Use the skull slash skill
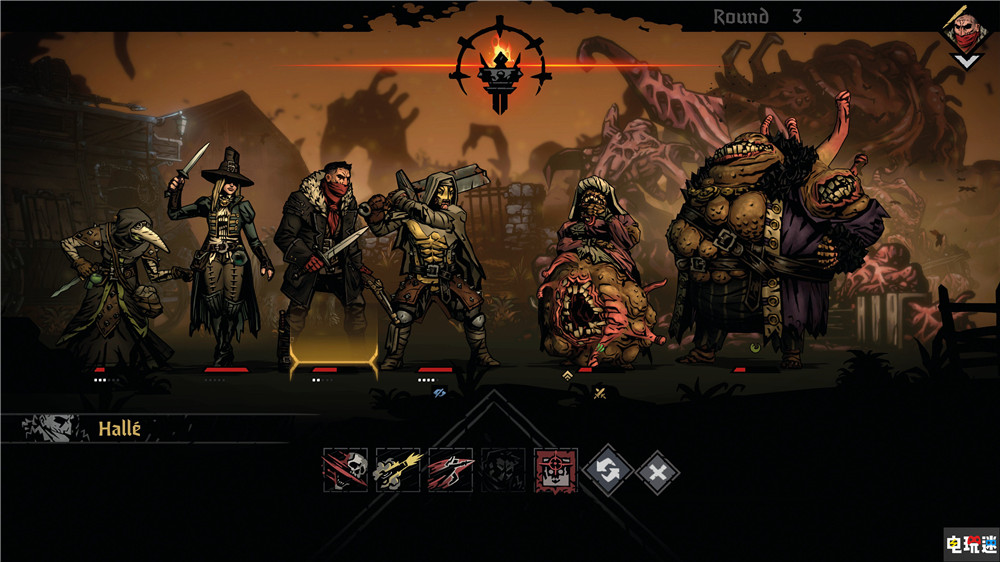1000x562 pixels. click(345, 469)
